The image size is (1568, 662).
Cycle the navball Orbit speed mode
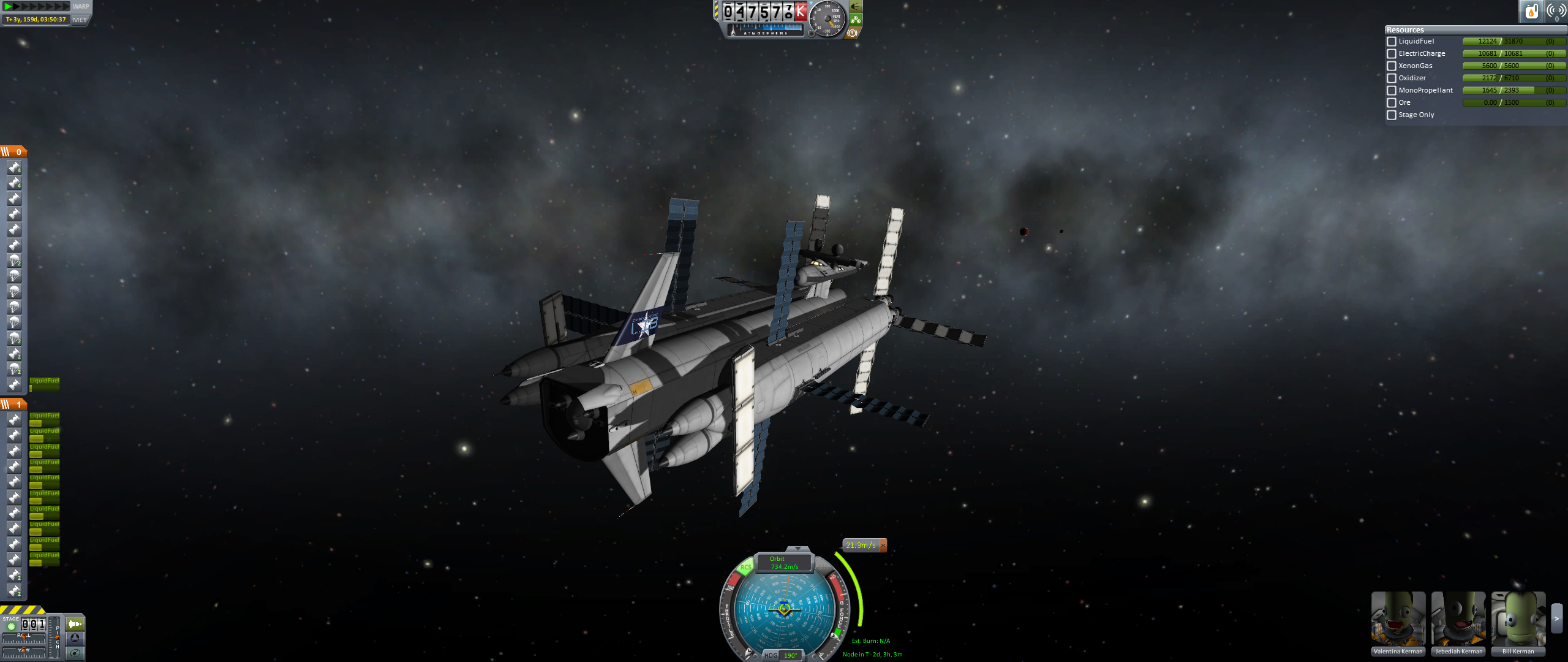click(784, 563)
